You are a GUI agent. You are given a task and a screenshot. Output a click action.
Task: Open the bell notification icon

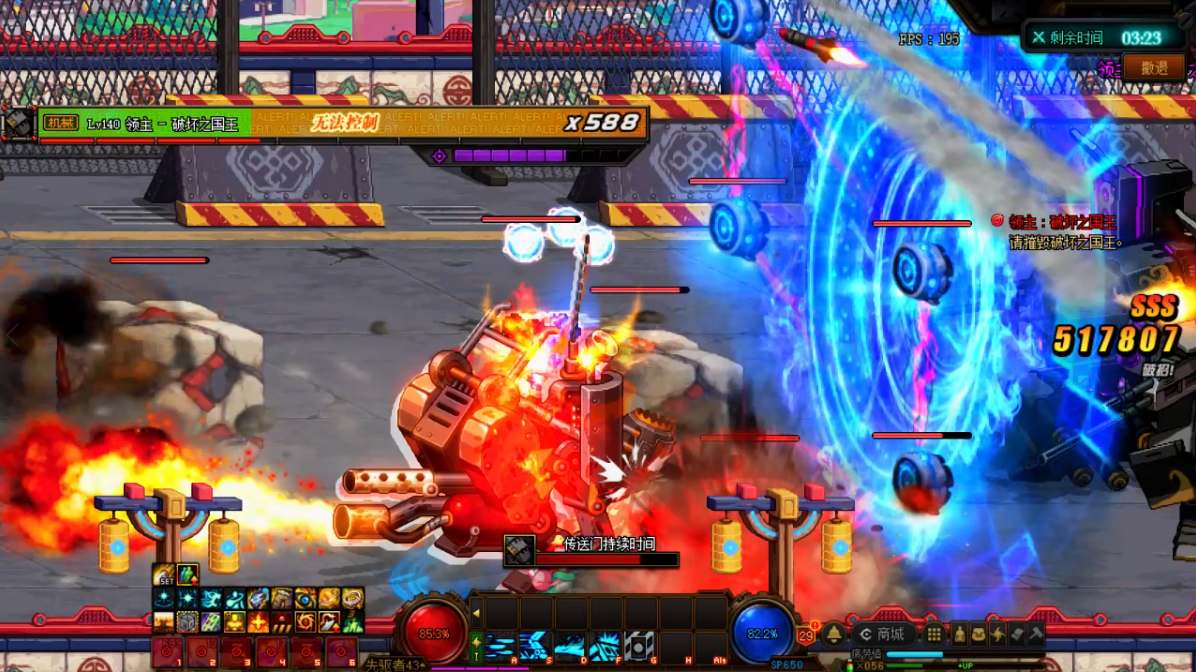coord(833,634)
